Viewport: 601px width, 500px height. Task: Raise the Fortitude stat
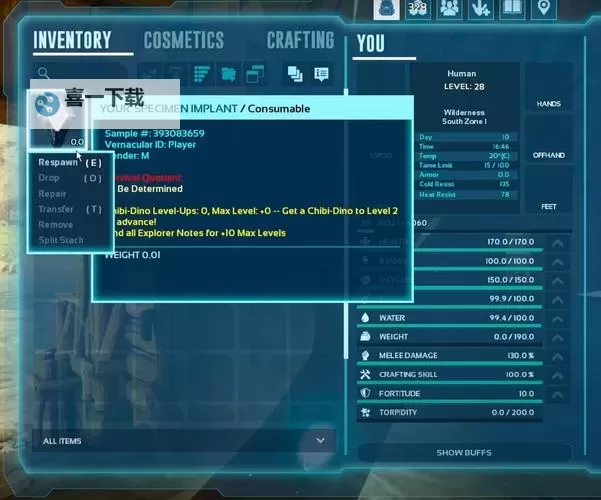pos(558,394)
